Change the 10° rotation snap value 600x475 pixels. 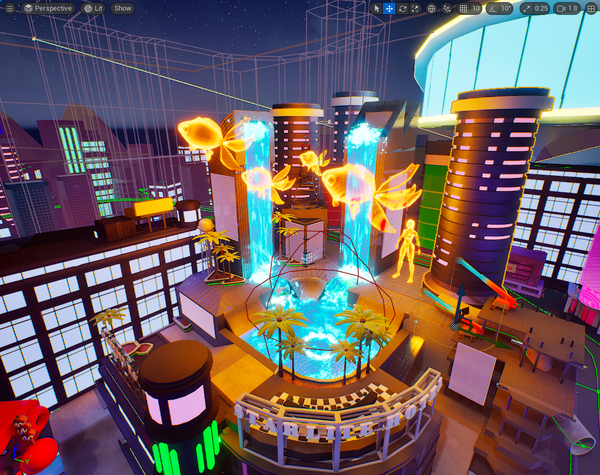(x=506, y=8)
